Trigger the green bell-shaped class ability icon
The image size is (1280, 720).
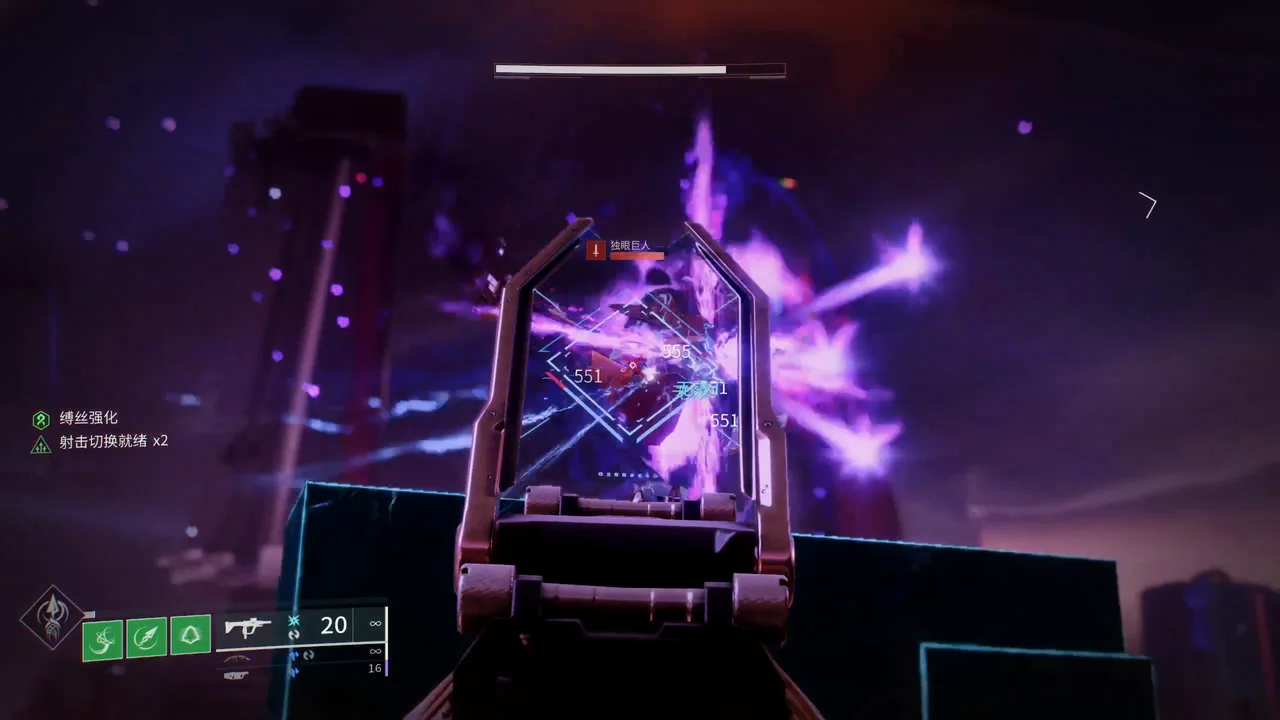[x=190, y=634]
